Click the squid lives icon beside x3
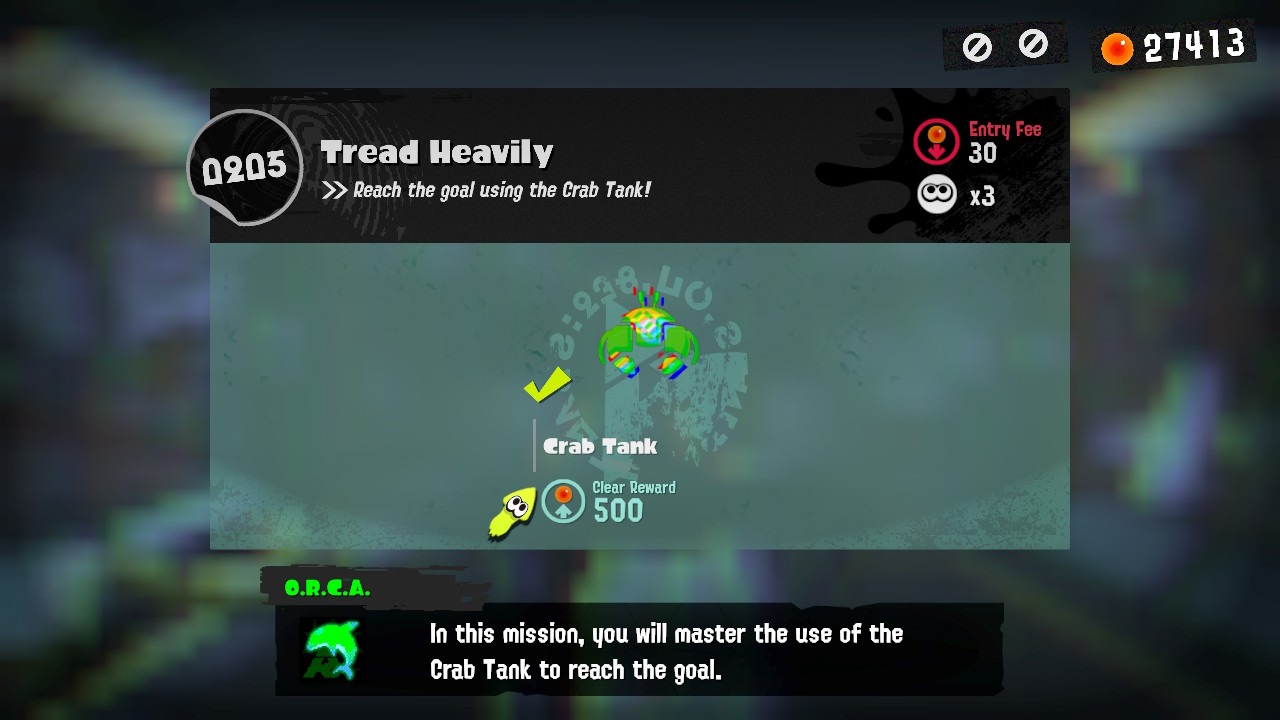 936,194
